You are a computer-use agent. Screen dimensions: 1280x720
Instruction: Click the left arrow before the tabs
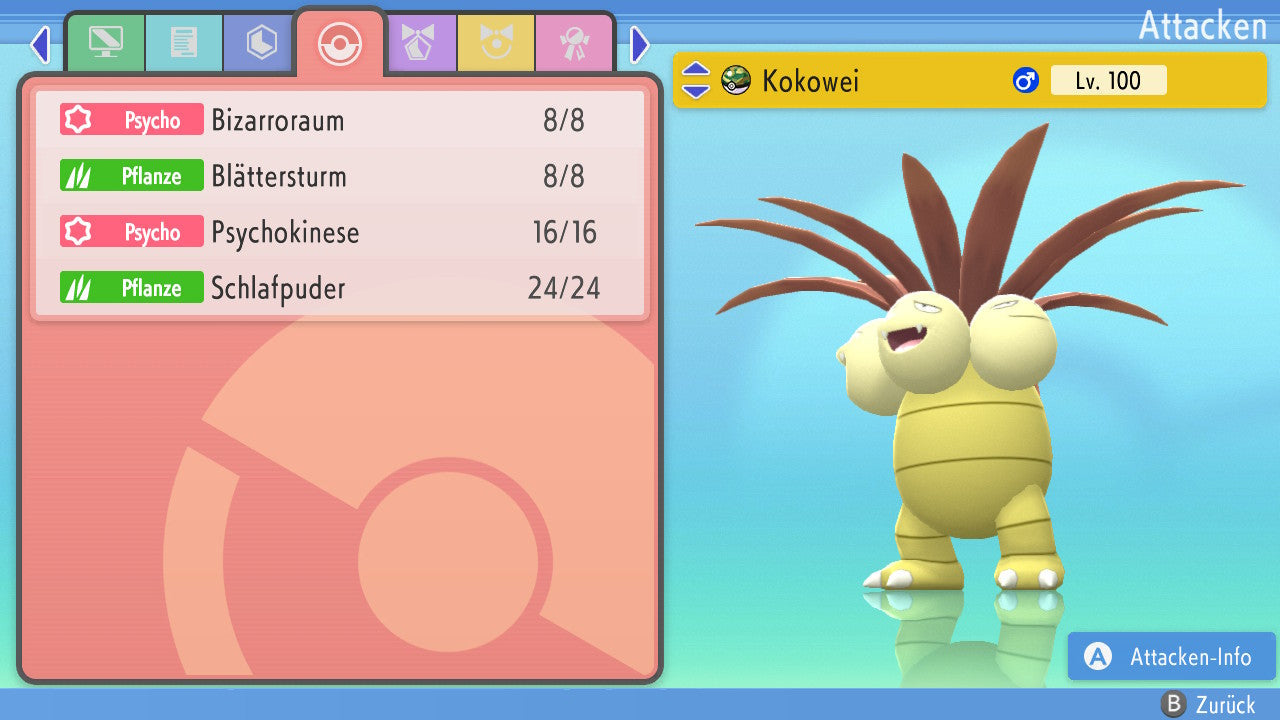(x=40, y=44)
